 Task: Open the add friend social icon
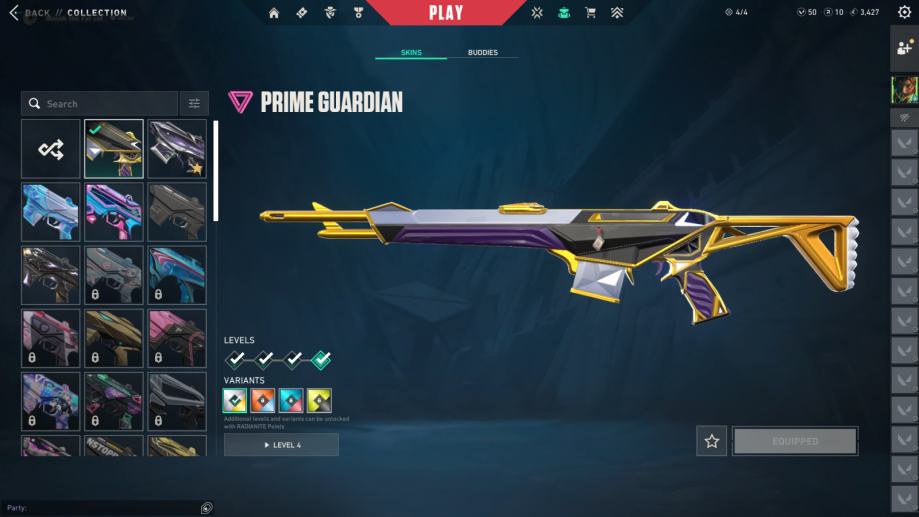coord(904,47)
